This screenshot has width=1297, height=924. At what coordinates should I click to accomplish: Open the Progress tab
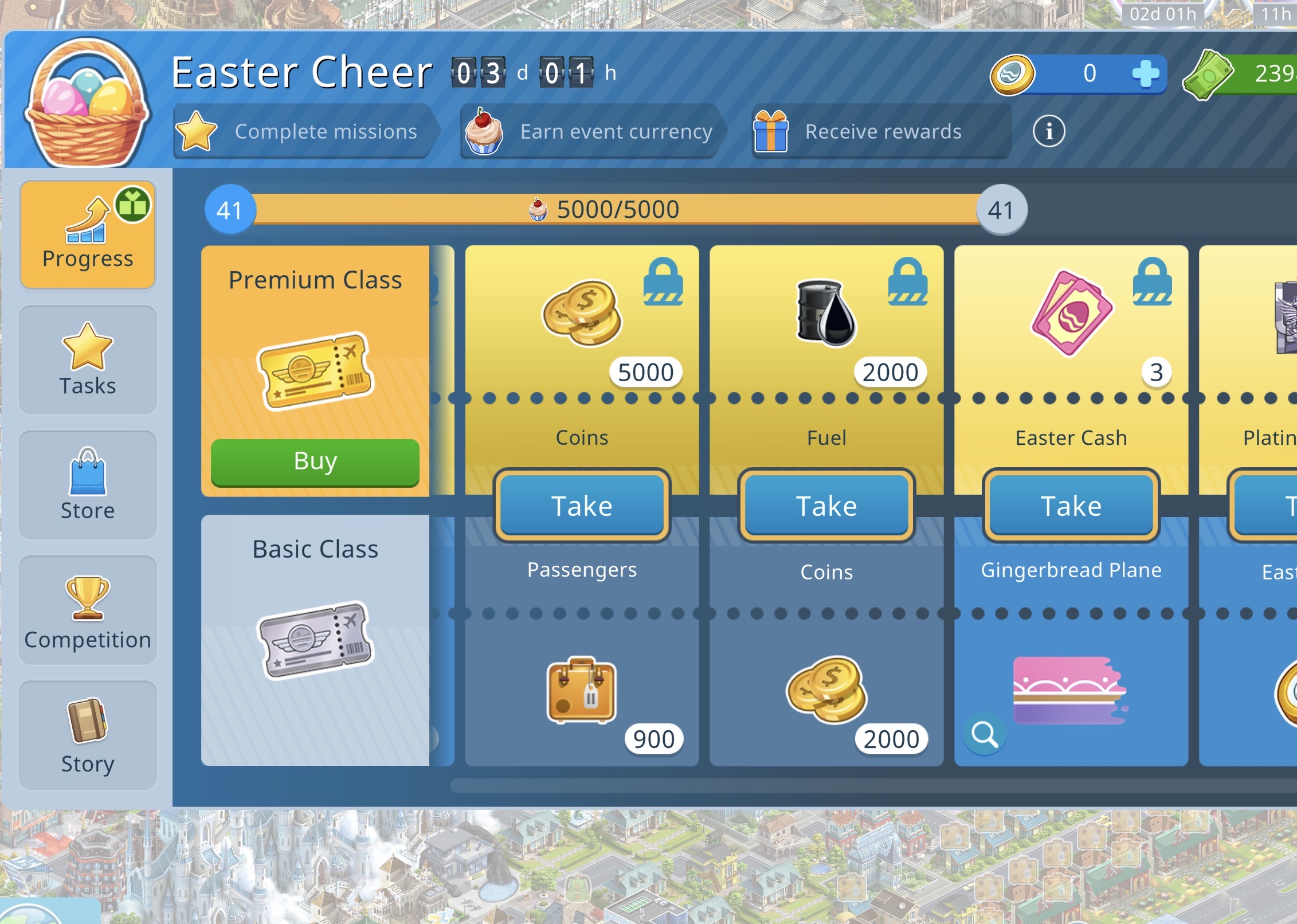click(88, 235)
